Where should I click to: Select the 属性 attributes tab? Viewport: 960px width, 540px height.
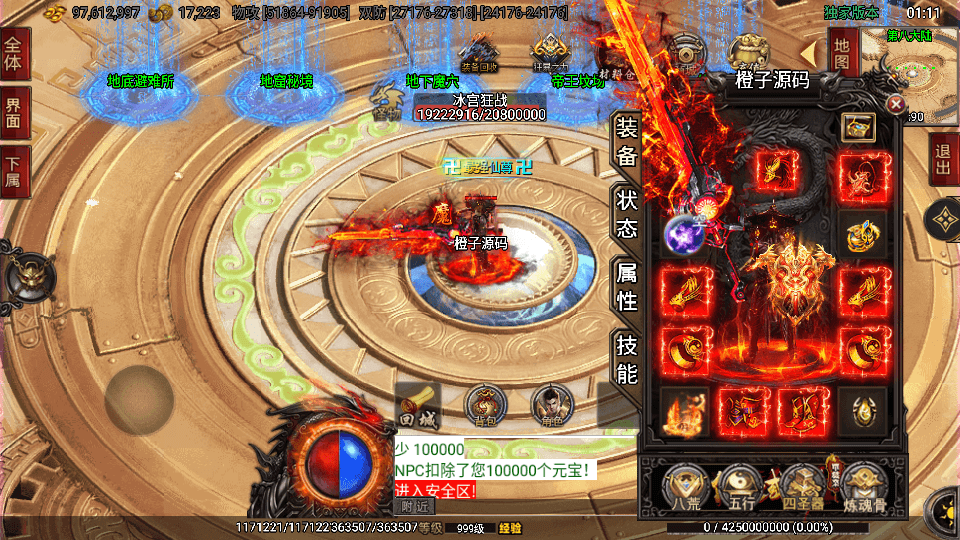[x=626, y=286]
